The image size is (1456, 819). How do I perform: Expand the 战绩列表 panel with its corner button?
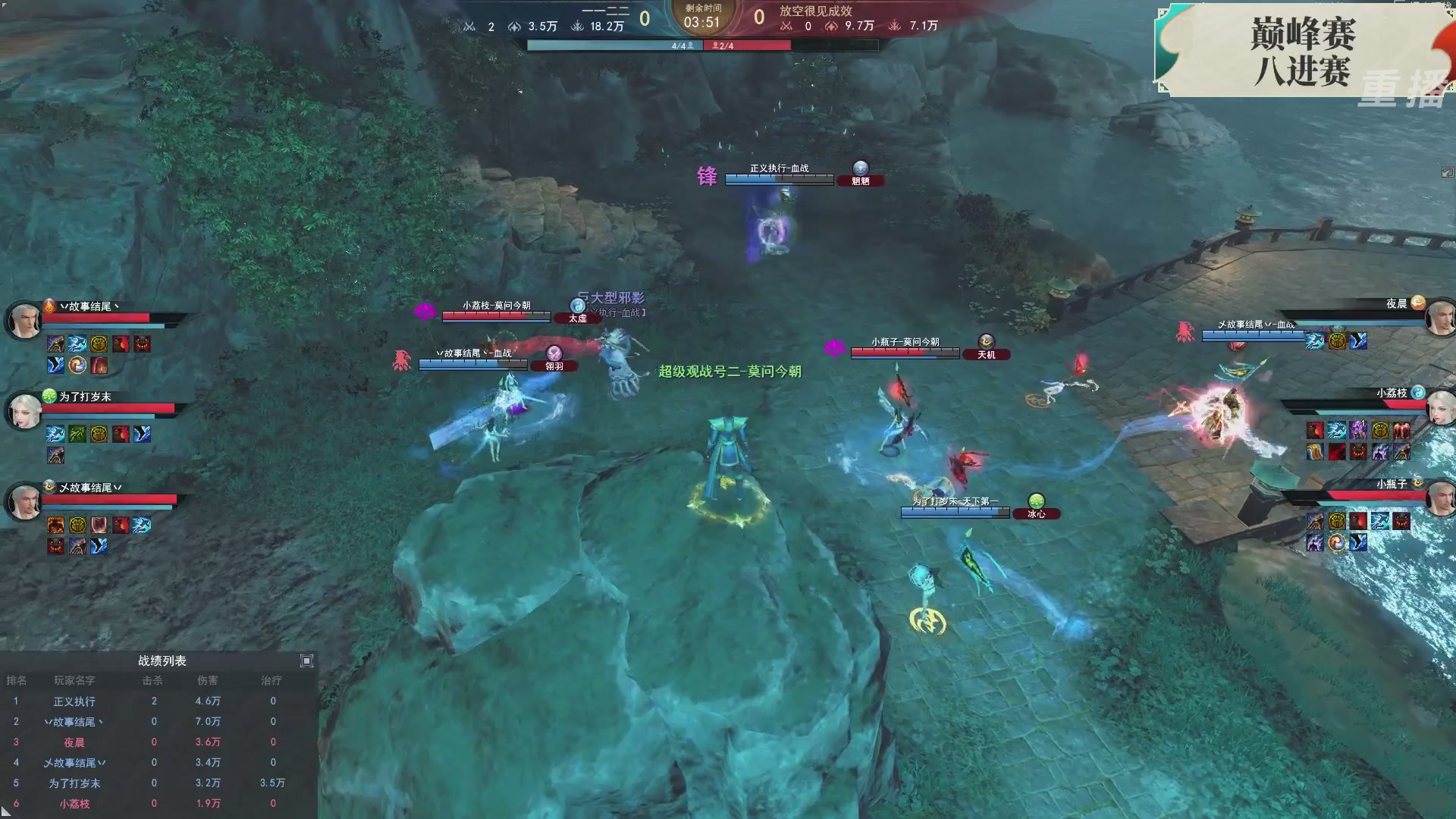point(307,661)
